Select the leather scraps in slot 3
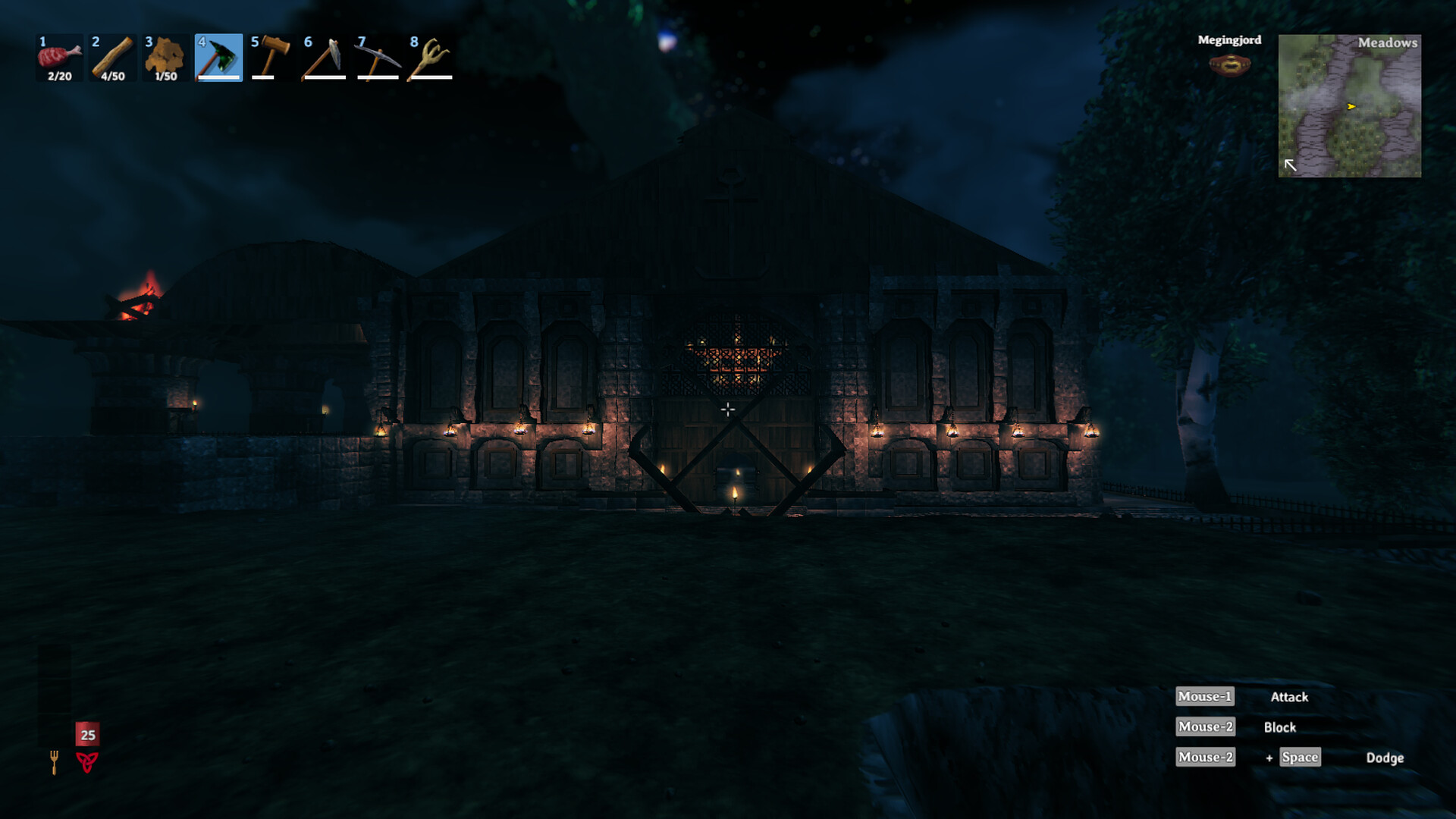This screenshot has width=1456, height=819. (165, 57)
